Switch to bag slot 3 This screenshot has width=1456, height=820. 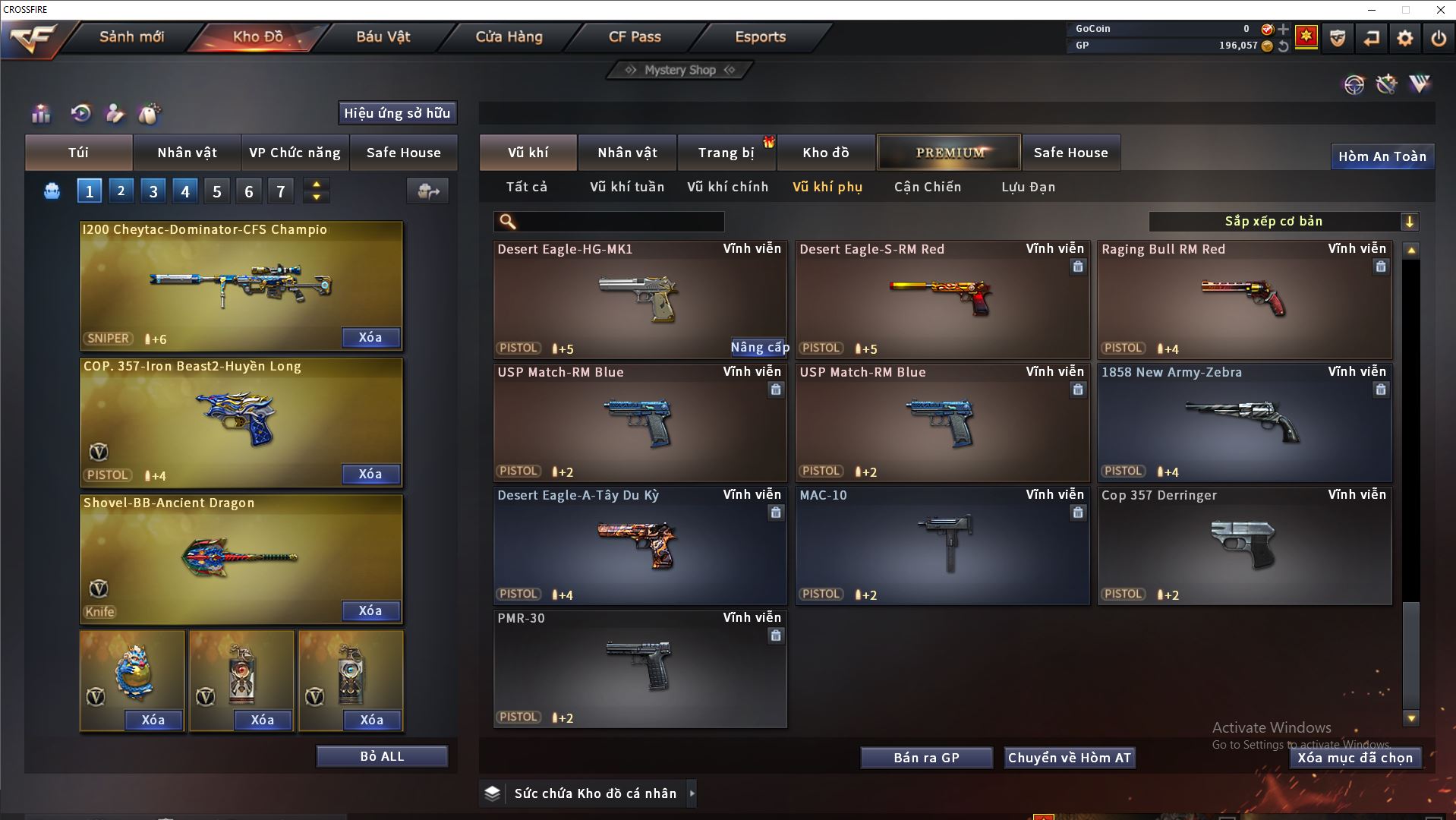pos(153,191)
